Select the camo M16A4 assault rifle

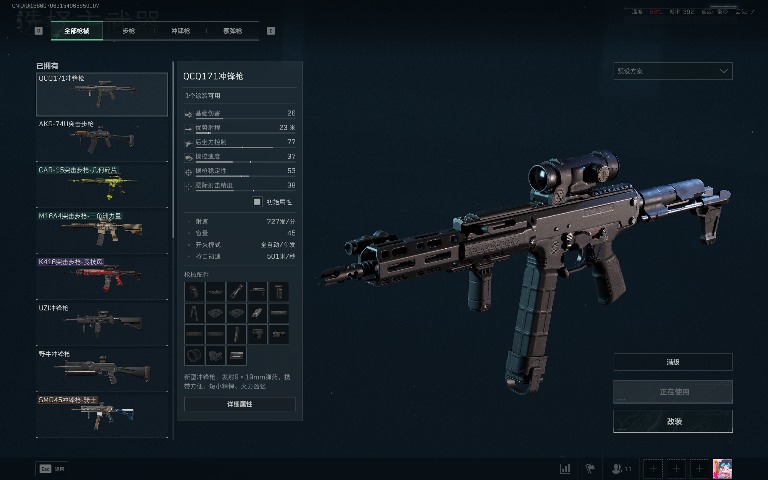point(102,231)
